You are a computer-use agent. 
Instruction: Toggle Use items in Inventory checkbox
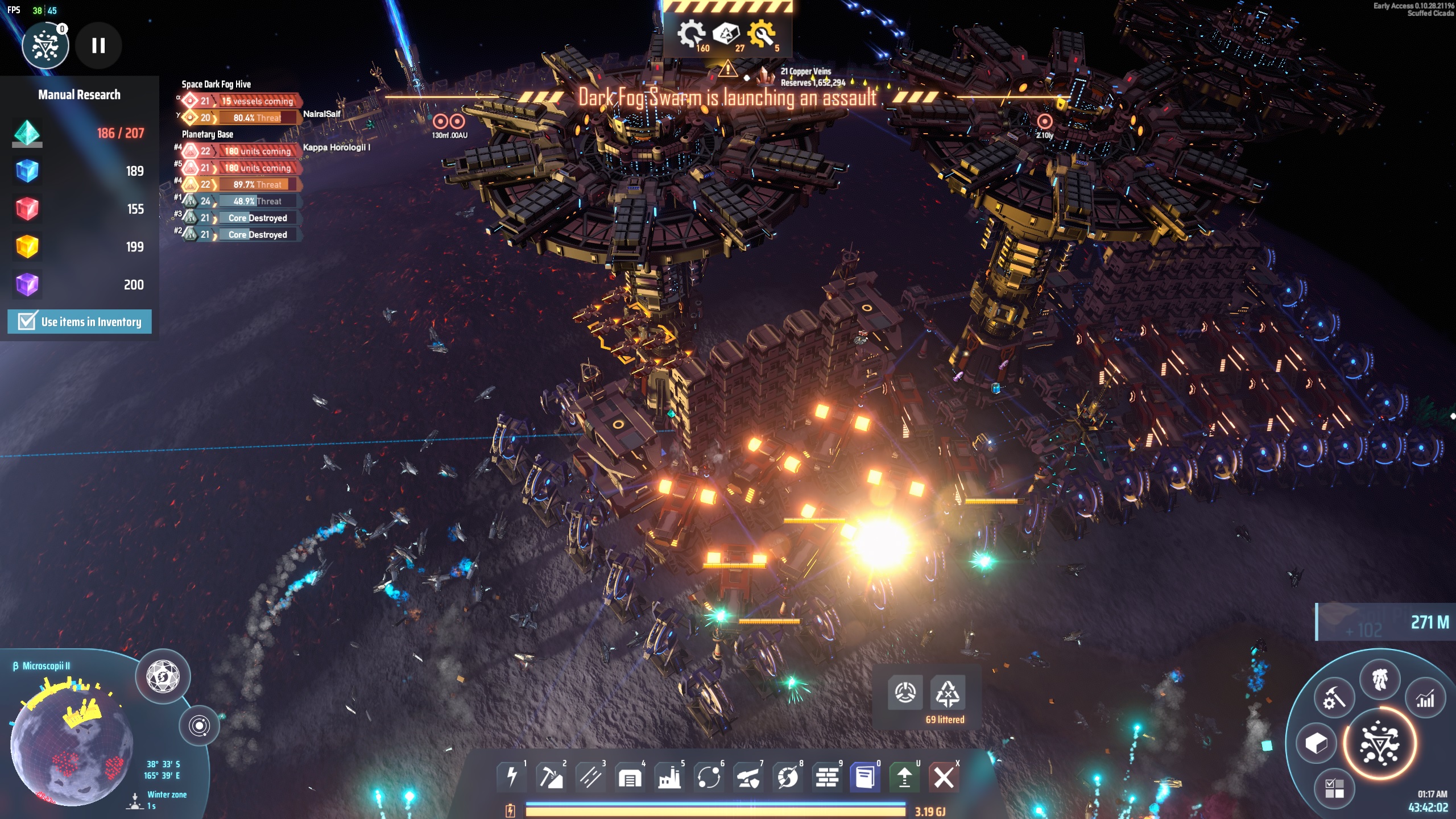(27, 321)
